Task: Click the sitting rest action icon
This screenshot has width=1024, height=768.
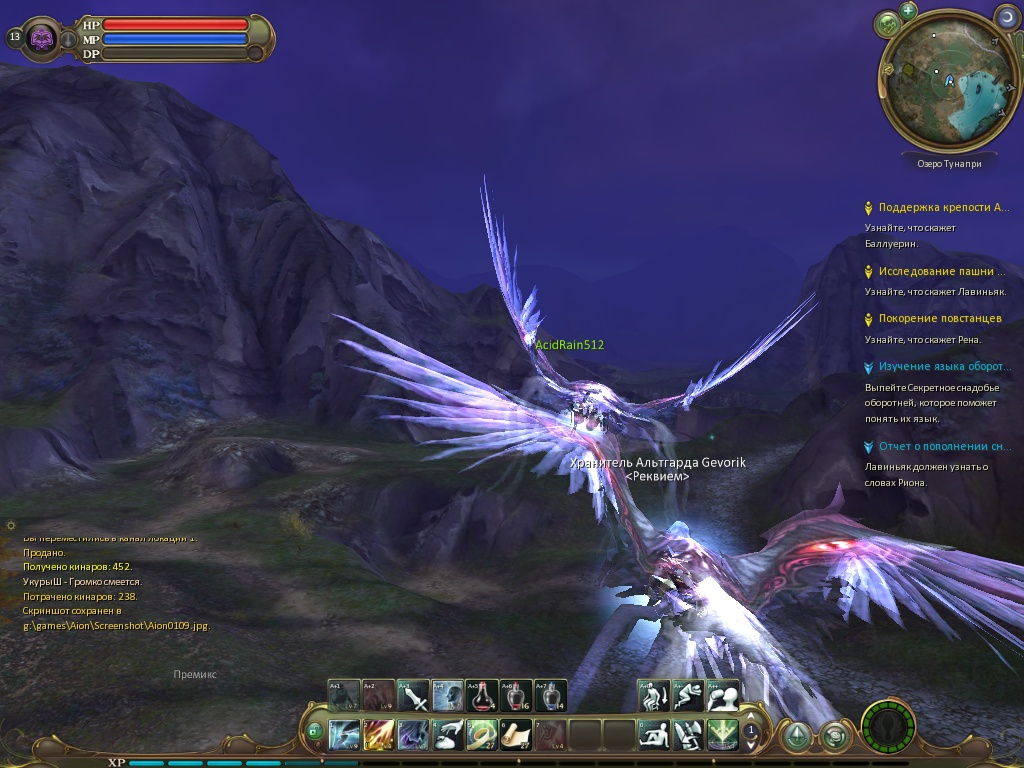Action: click(x=654, y=735)
